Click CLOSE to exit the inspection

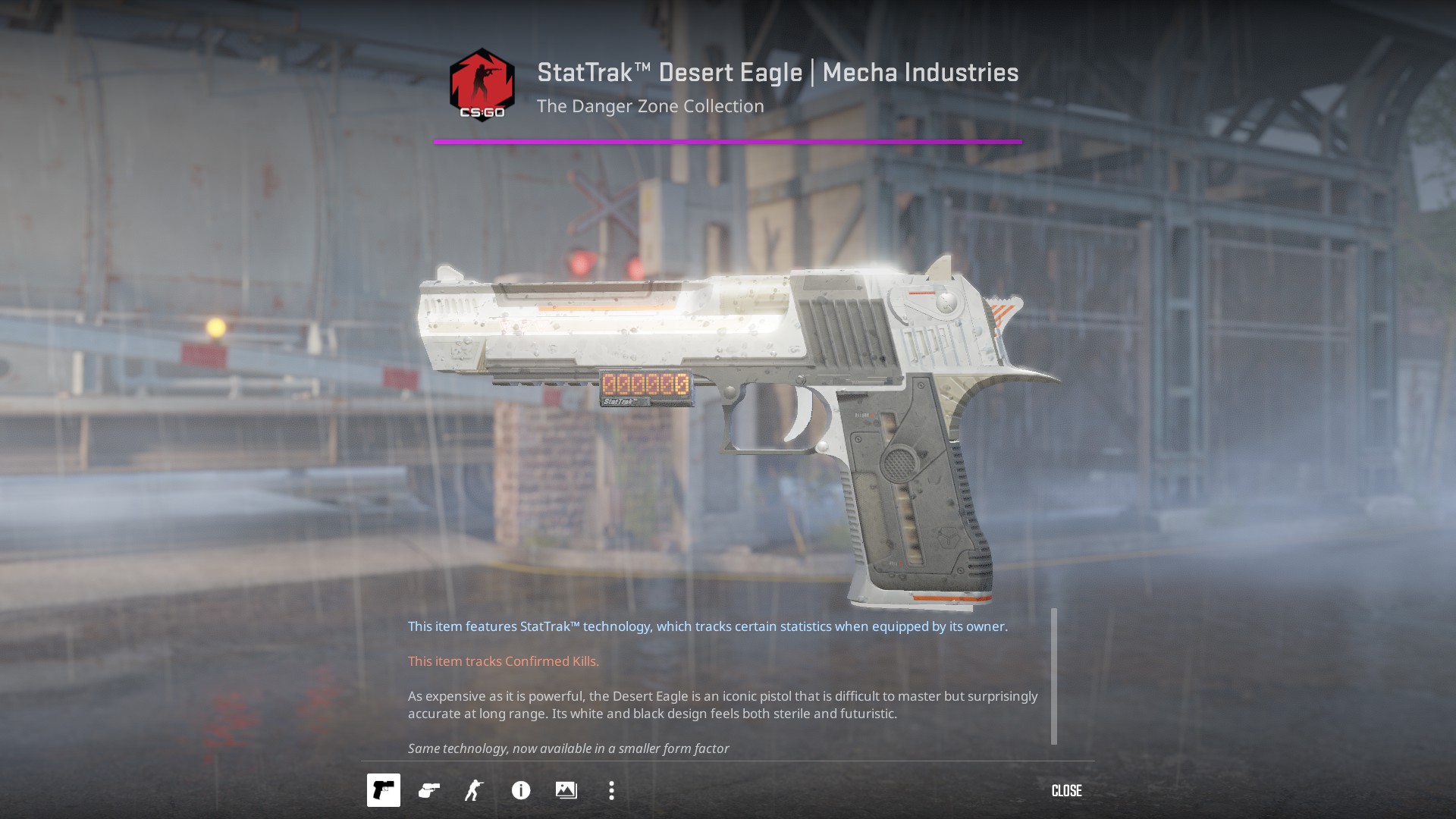1066,790
